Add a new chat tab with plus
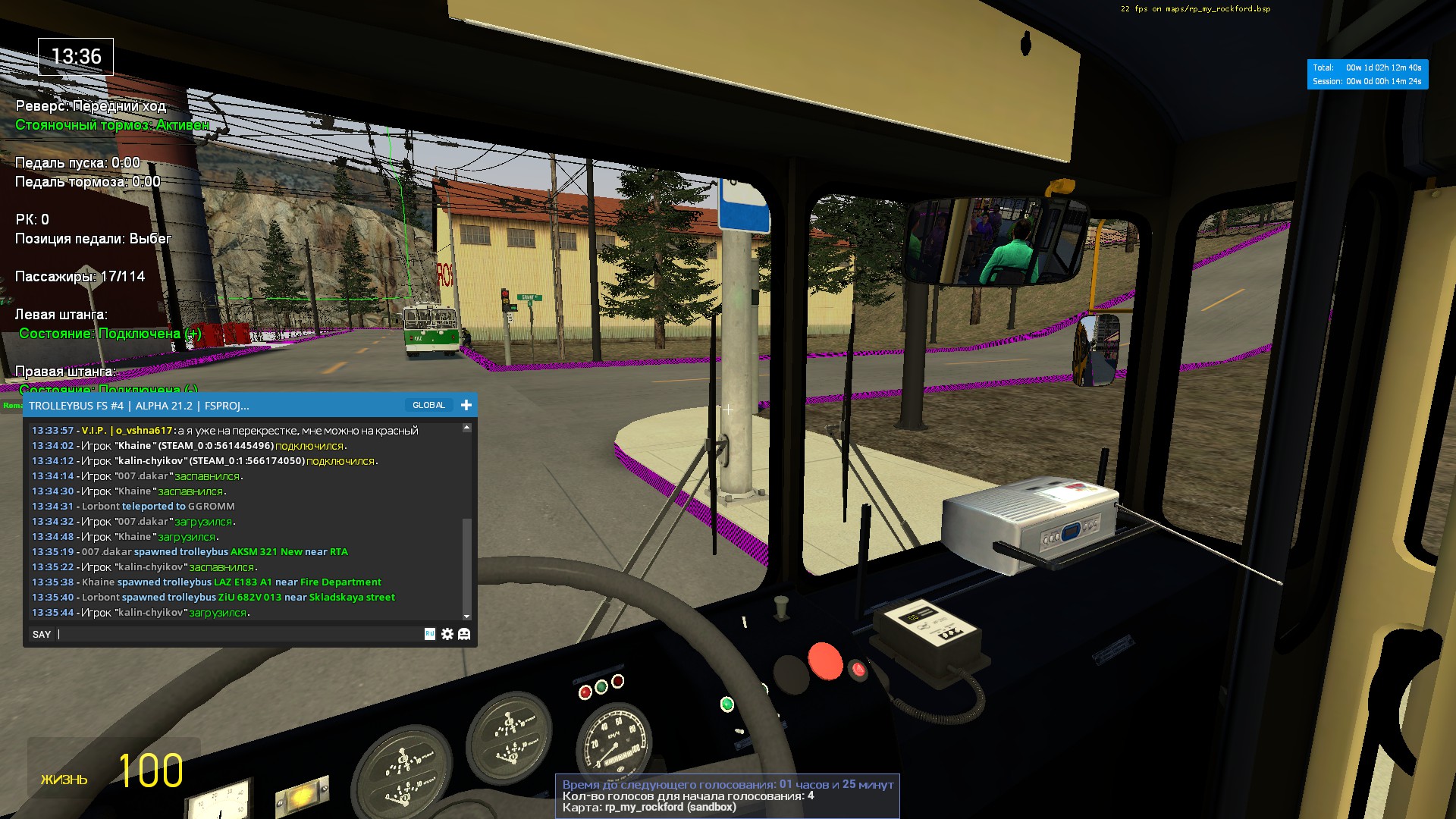The height and width of the screenshot is (819, 1456). coord(466,405)
